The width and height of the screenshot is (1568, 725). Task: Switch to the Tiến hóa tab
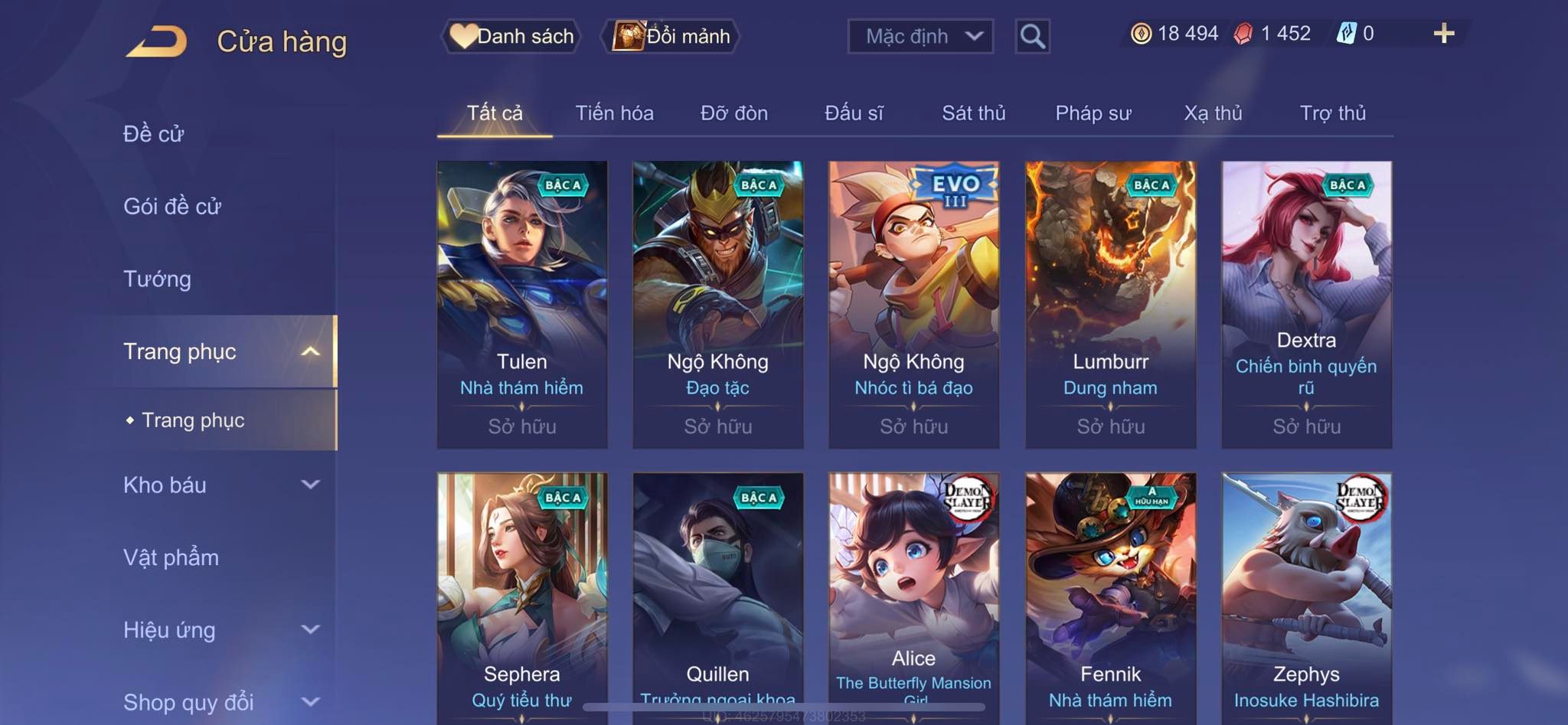click(x=614, y=113)
